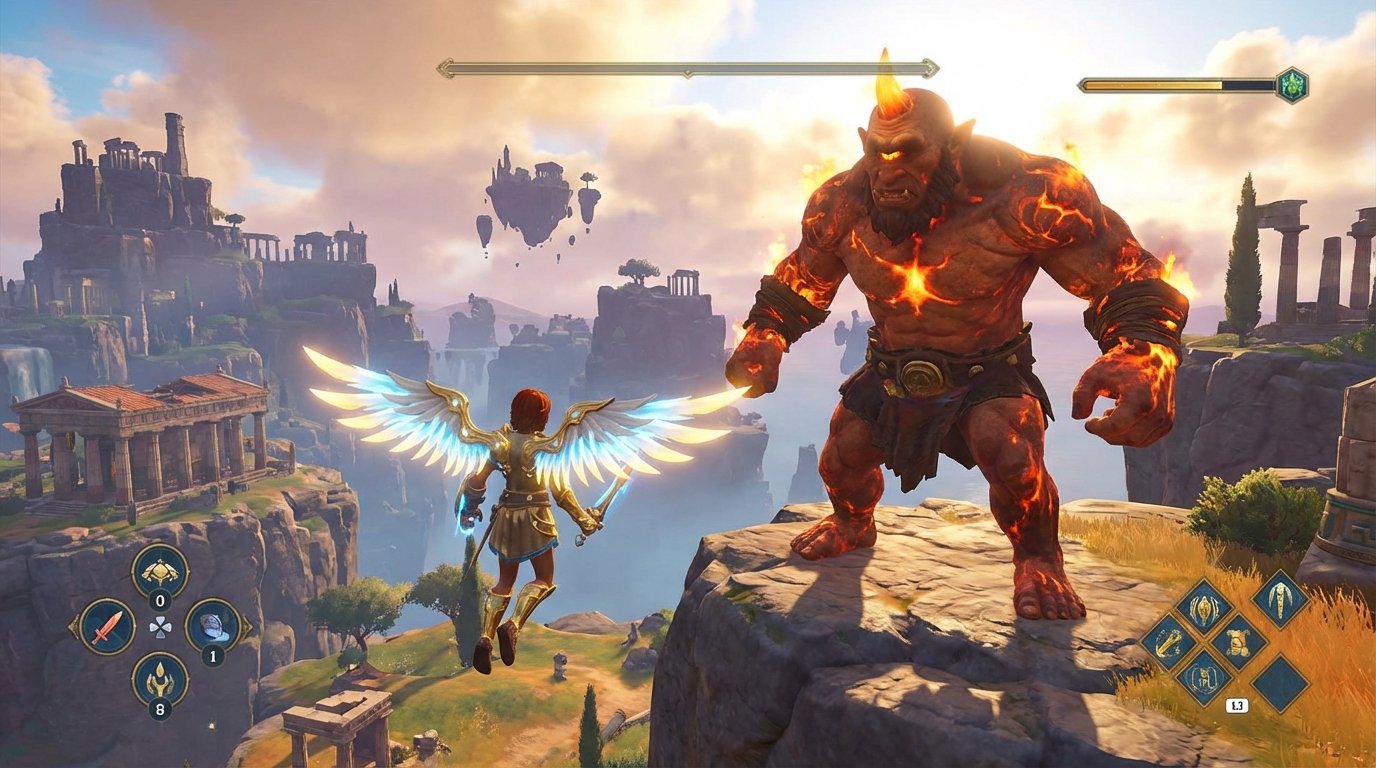Click the green gem icon on the stamina bar
Image resolution: width=1376 pixels, height=768 pixels.
coord(1291,86)
